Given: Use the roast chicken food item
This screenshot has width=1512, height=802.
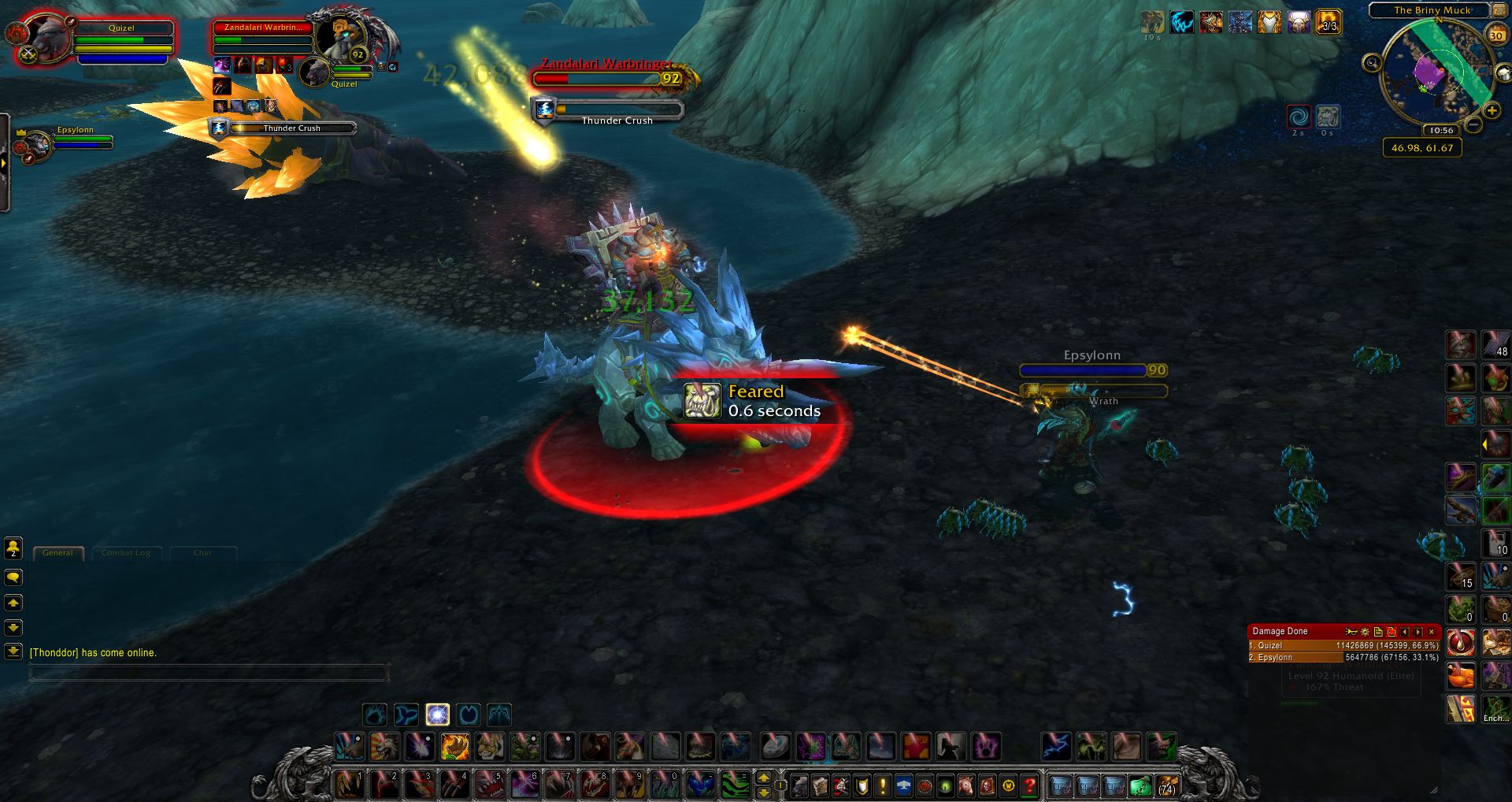Looking at the screenshot, I should [1461, 676].
